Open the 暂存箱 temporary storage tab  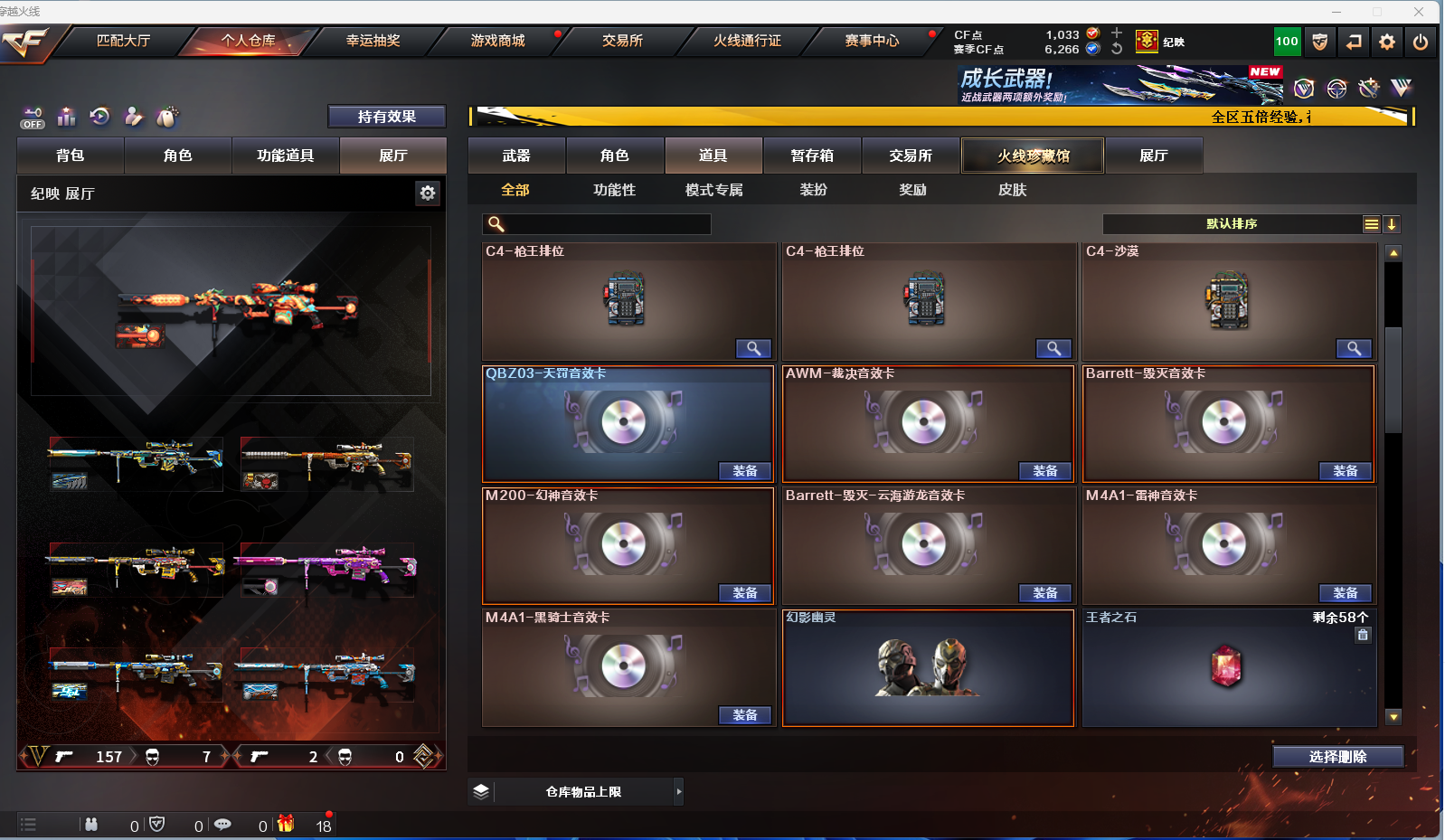click(812, 156)
